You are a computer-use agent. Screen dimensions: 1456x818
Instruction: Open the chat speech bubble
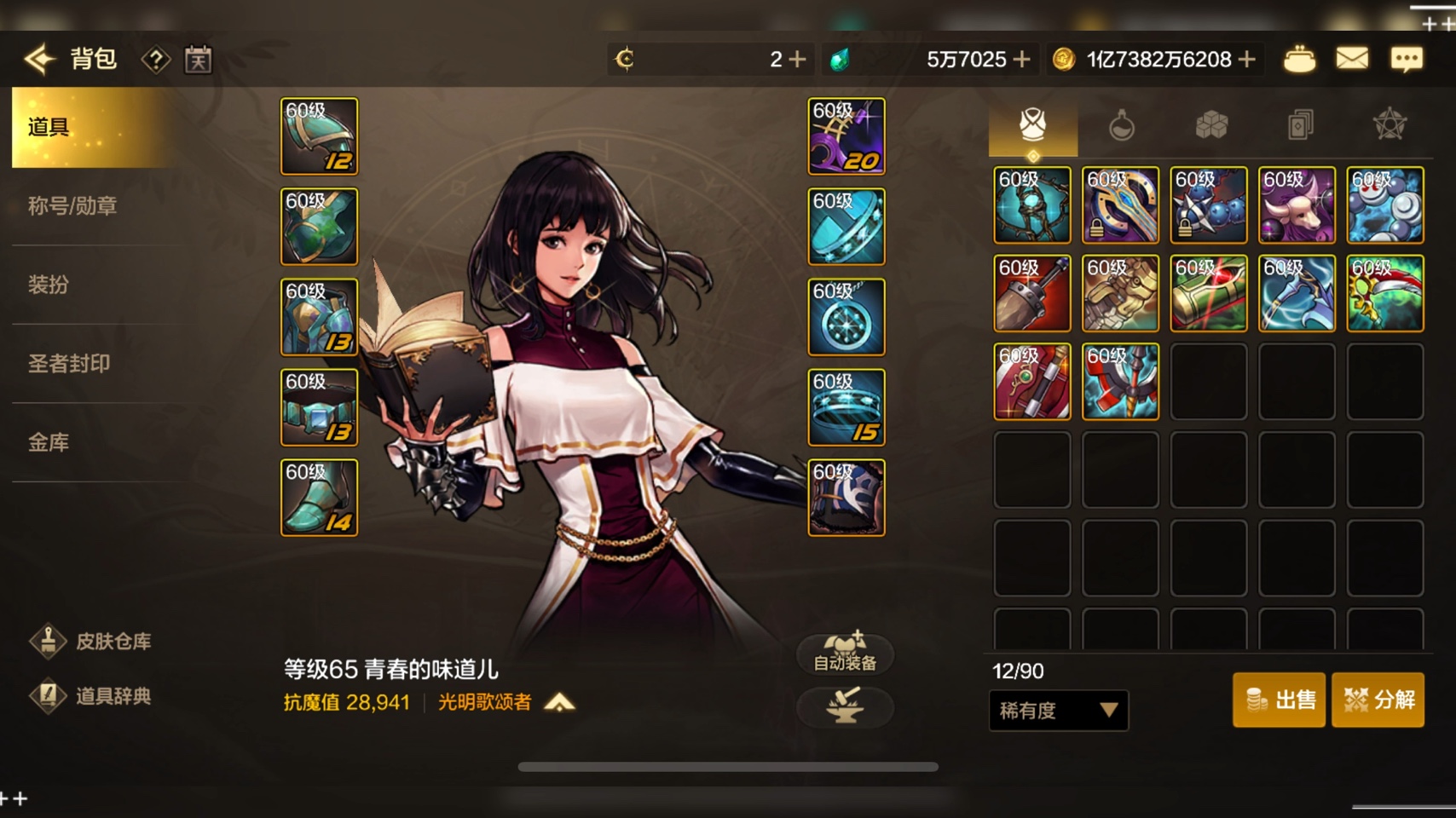coord(1406,59)
